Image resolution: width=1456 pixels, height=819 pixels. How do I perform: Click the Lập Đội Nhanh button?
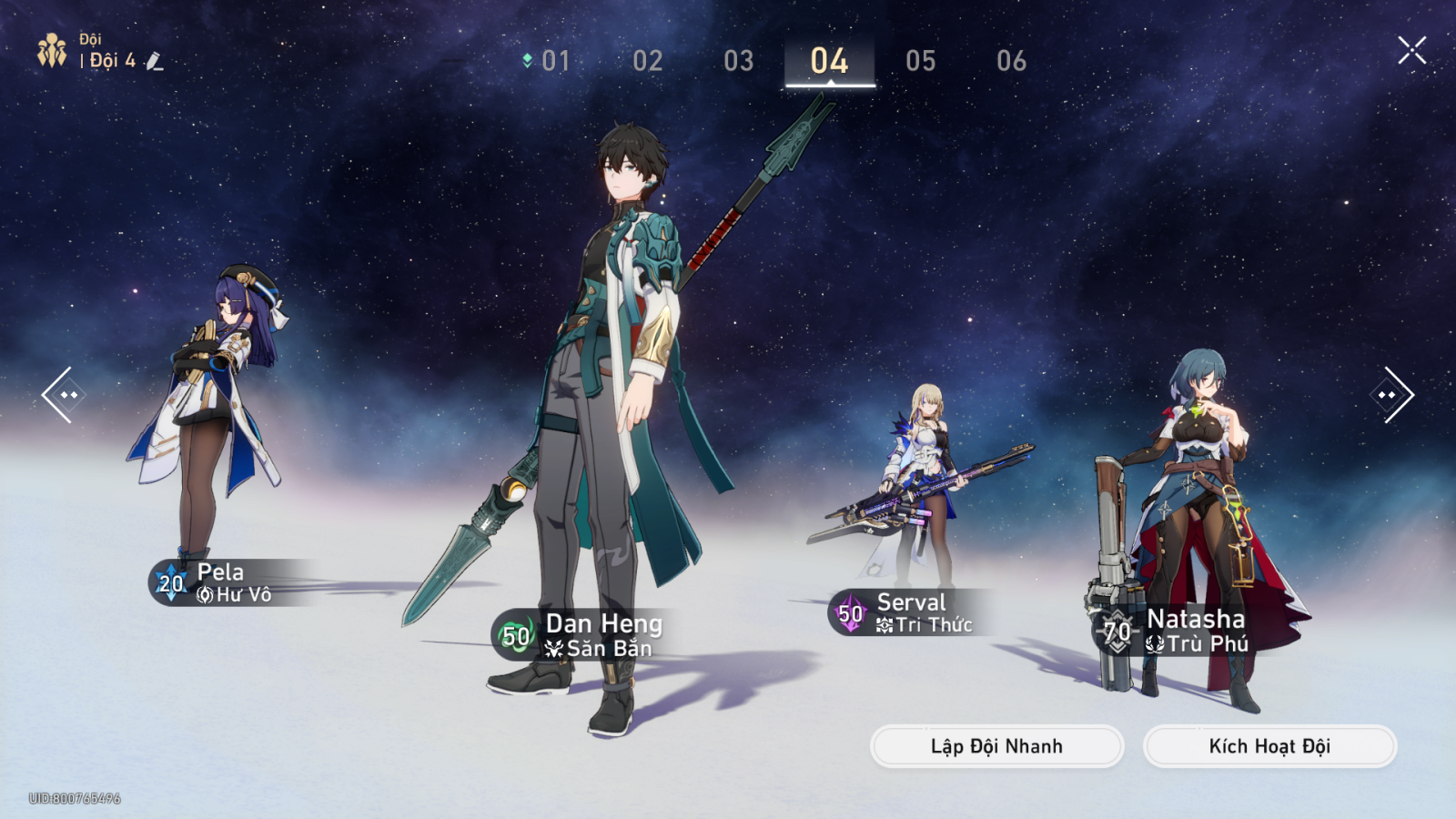[x=996, y=746]
